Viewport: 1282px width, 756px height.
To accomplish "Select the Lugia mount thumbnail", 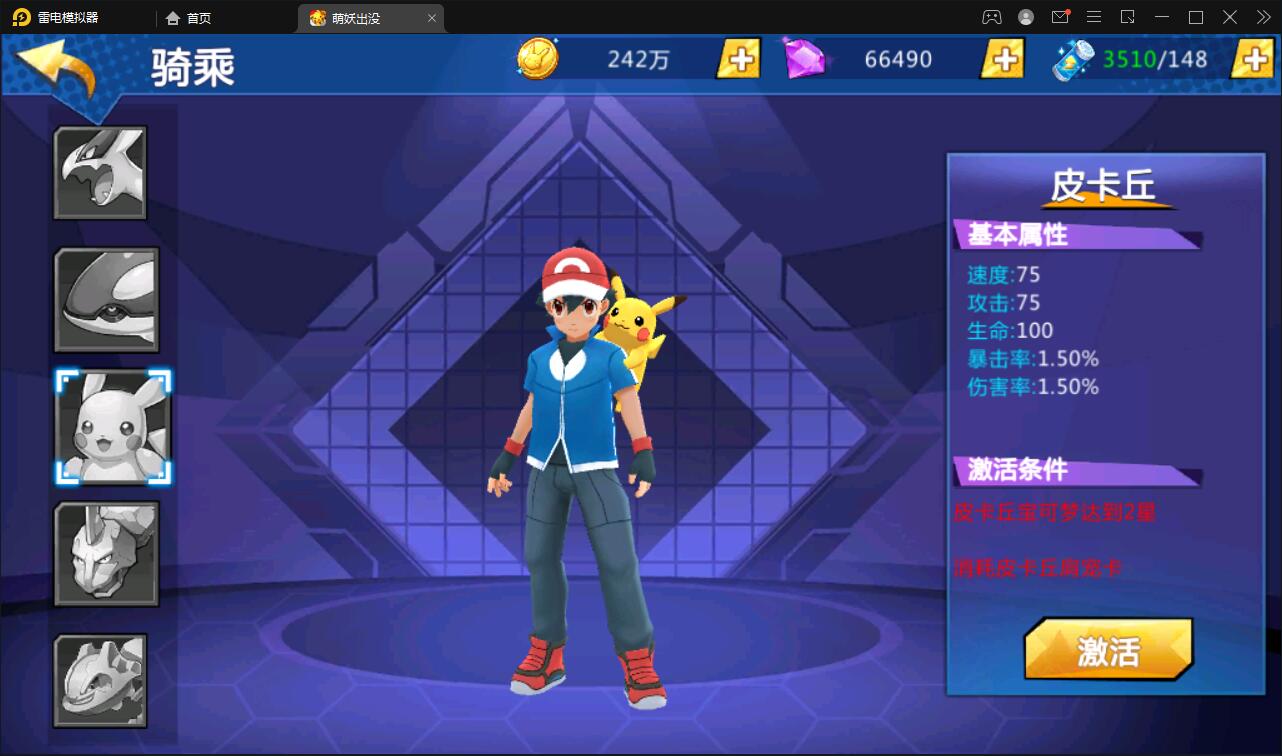I will coord(100,172).
